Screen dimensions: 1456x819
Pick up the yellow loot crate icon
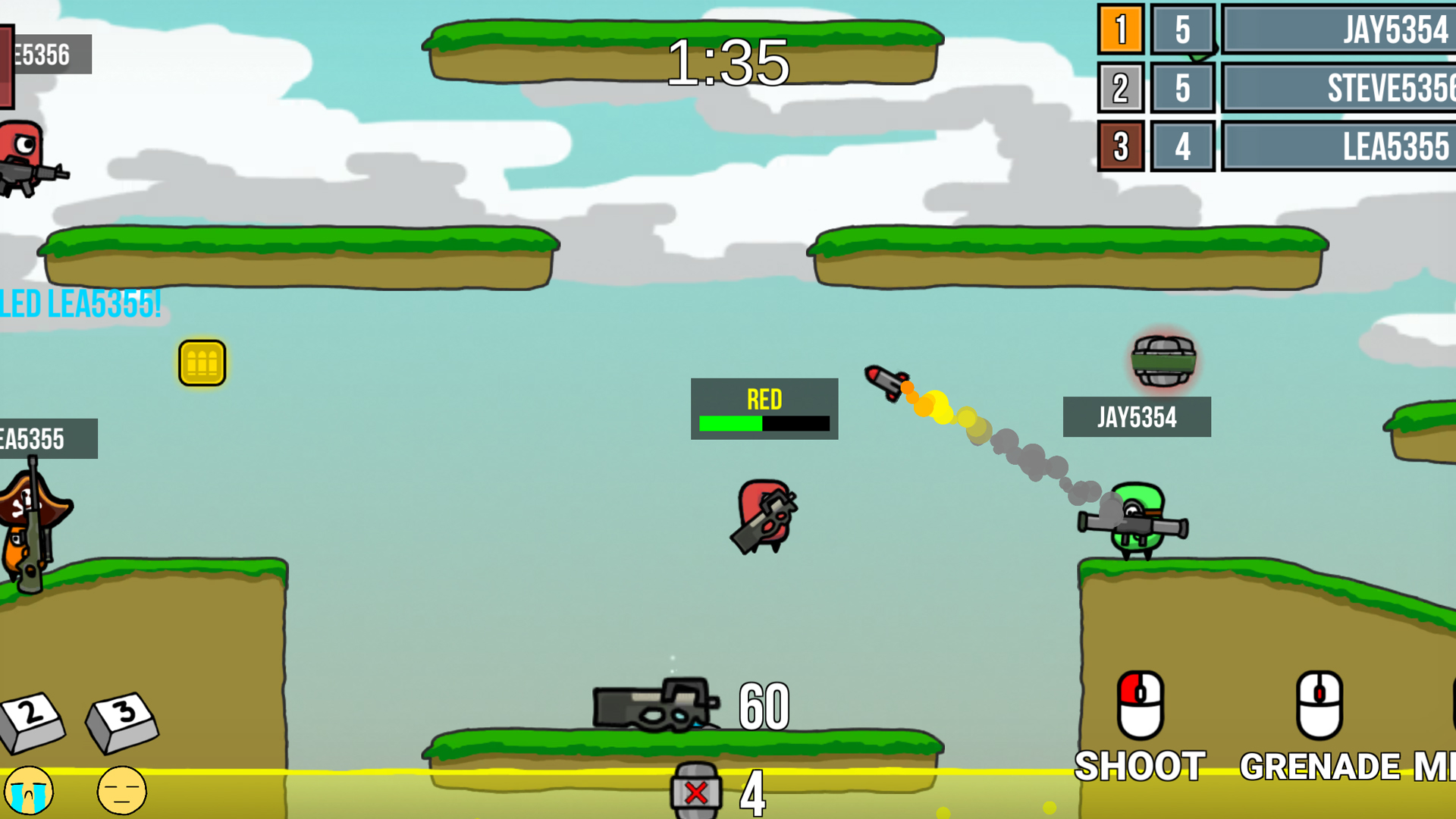[202, 362]
